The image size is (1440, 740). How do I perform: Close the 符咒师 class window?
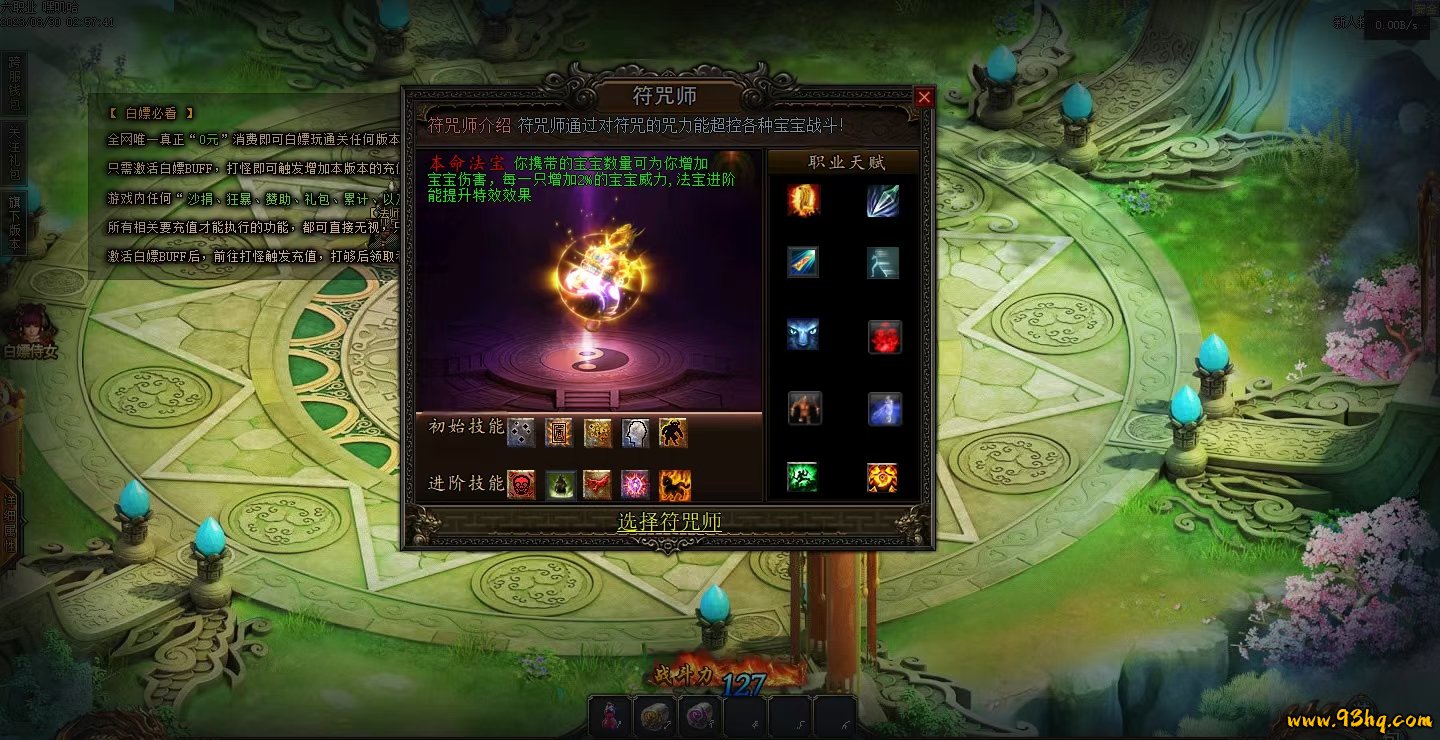tap(924, 97)
